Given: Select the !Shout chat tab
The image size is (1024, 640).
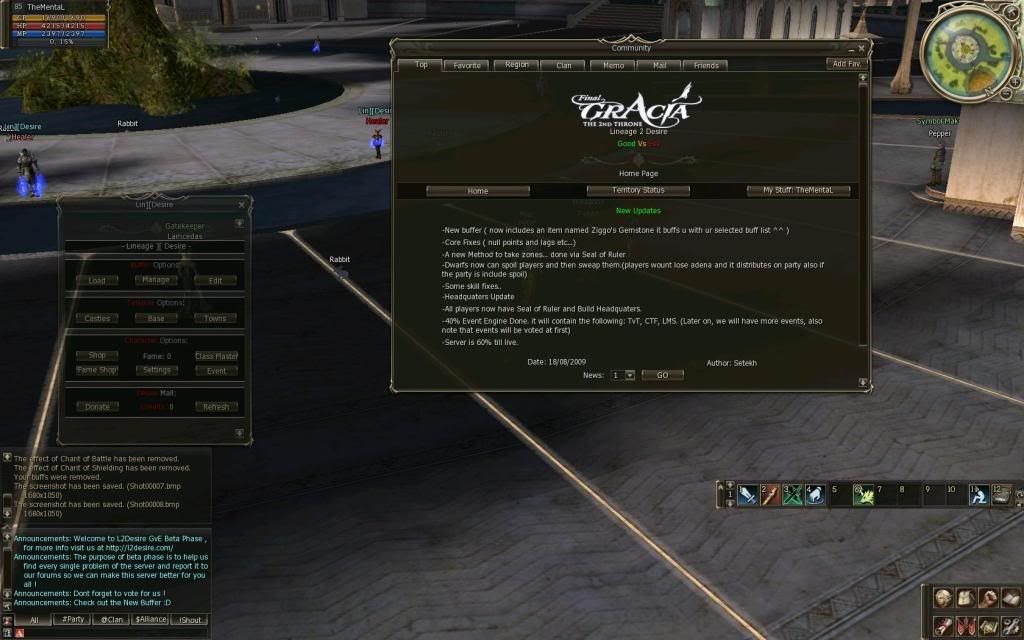Looking at the screenshot, I should [x=190, y=620].
